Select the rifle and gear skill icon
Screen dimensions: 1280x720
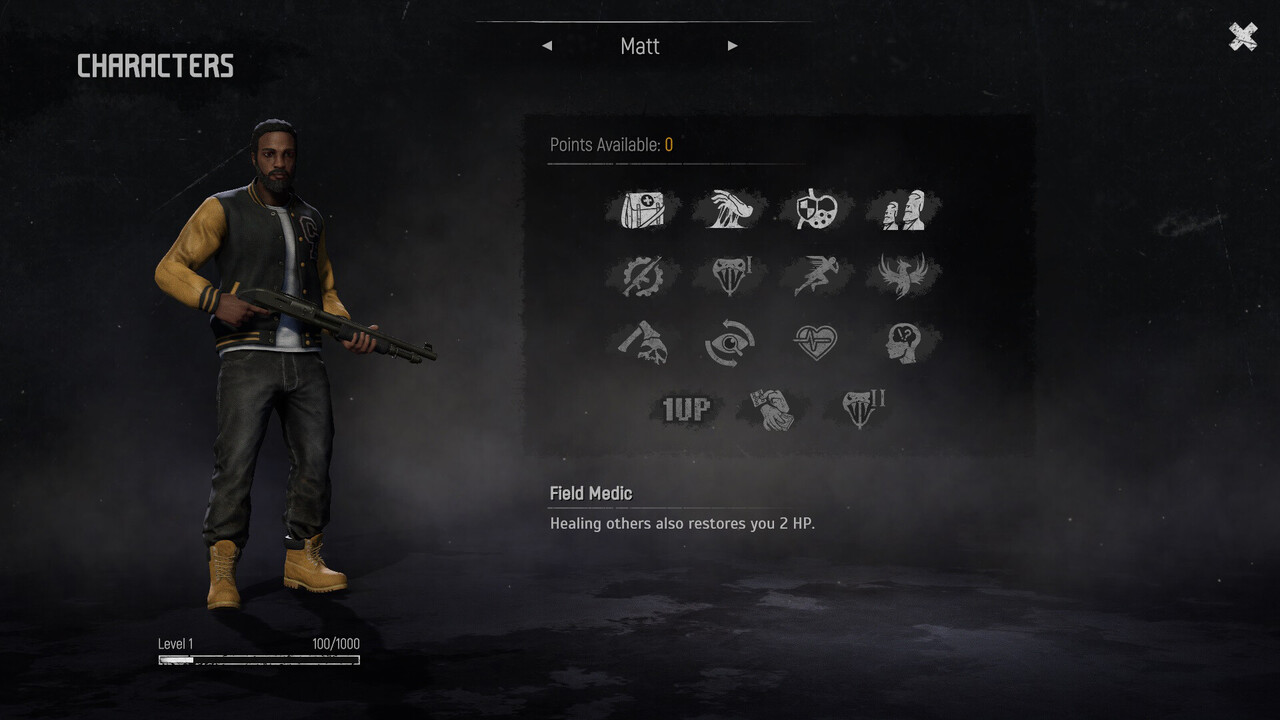coord(643,276)
